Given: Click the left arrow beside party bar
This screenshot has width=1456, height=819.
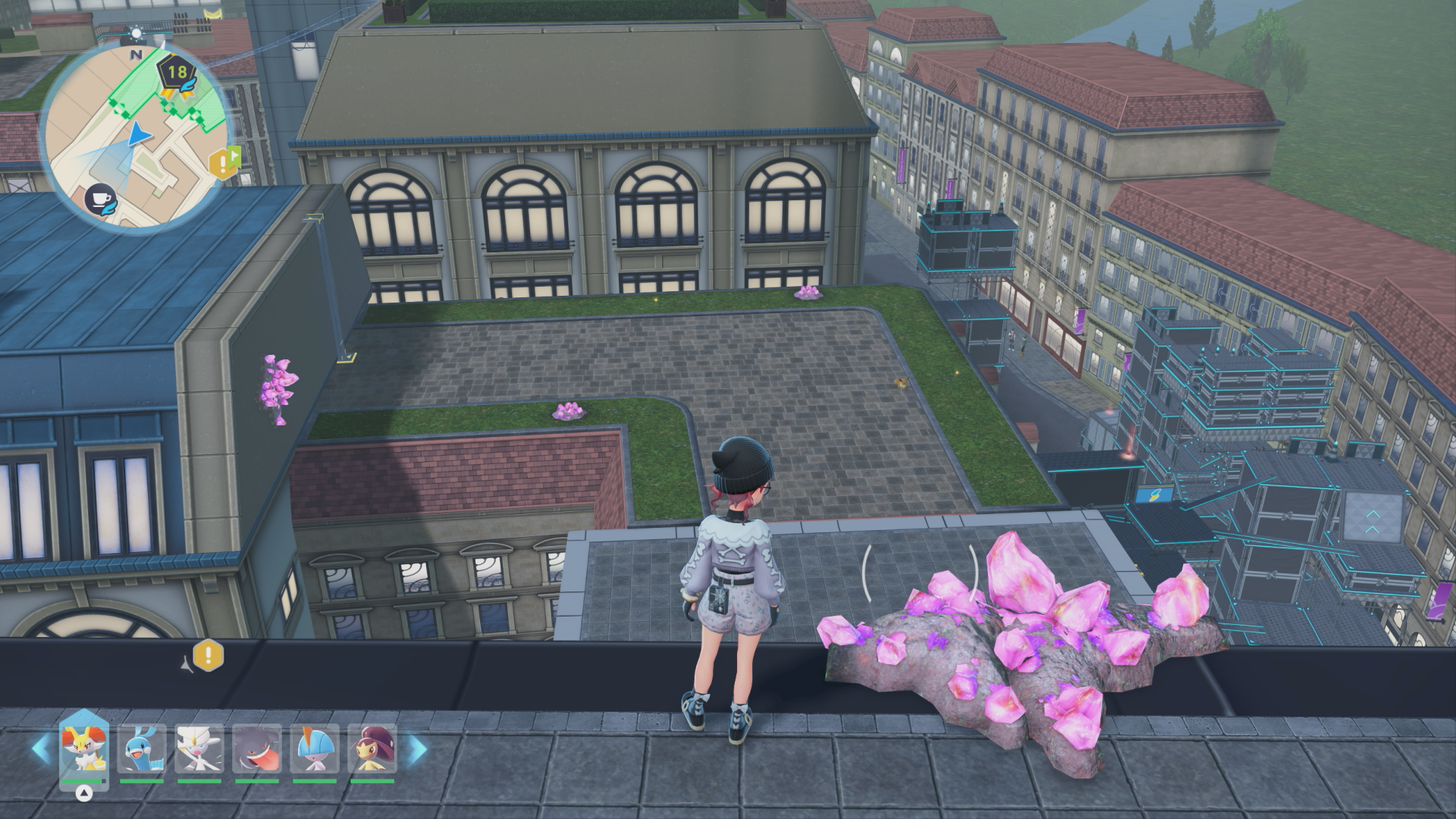Looking at the screenshot, I should [42, 749].
